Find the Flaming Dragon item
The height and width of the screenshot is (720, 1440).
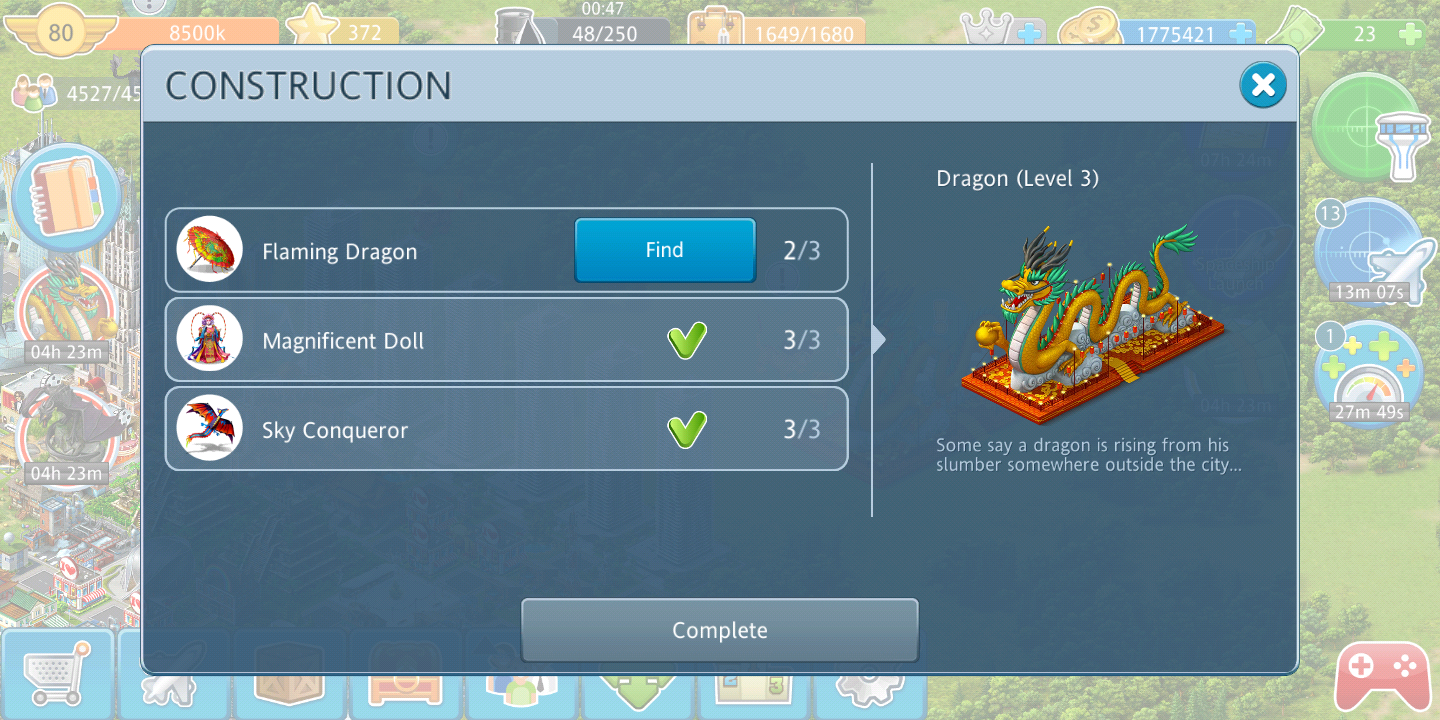tap(664, 250)
